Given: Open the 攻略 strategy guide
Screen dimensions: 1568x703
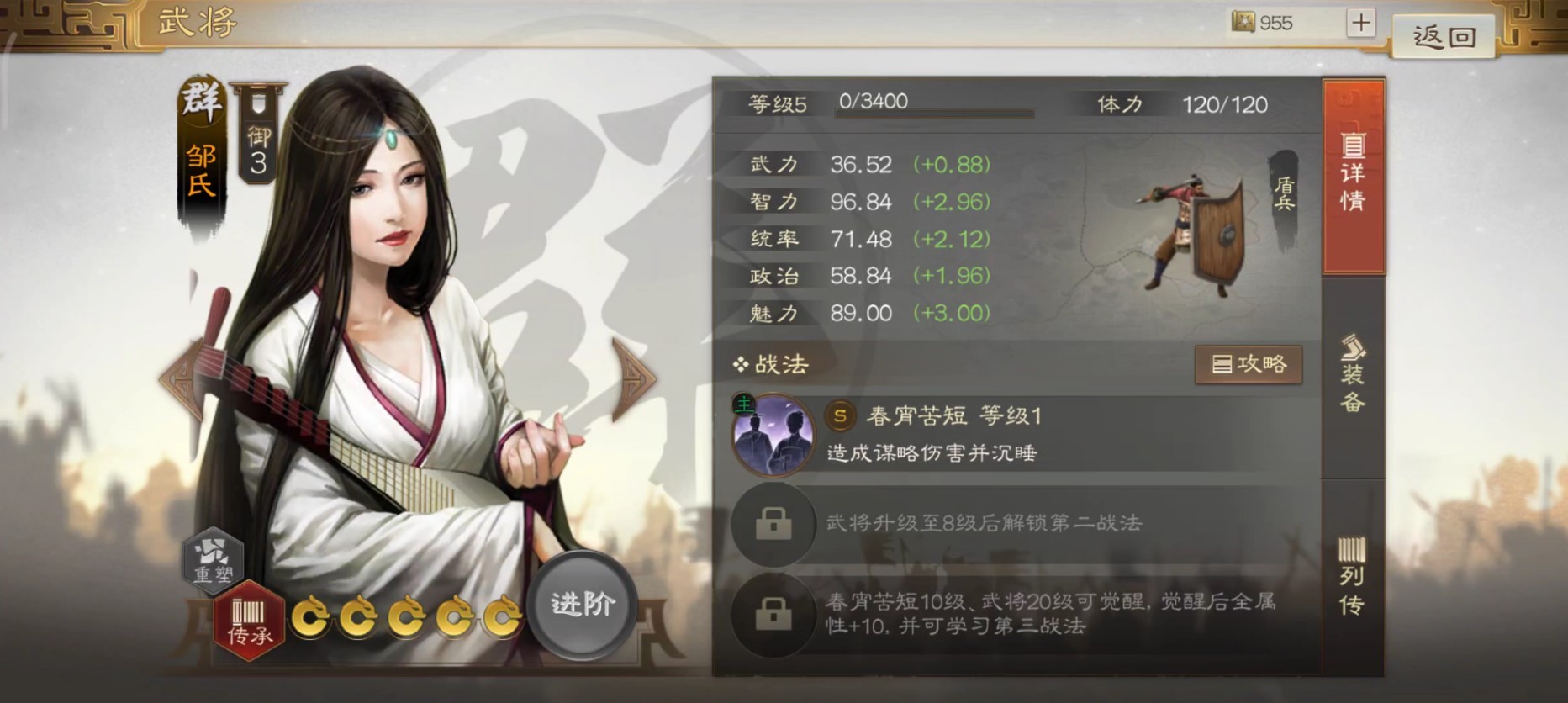Looking at the screenshot, I should 1249,365.
